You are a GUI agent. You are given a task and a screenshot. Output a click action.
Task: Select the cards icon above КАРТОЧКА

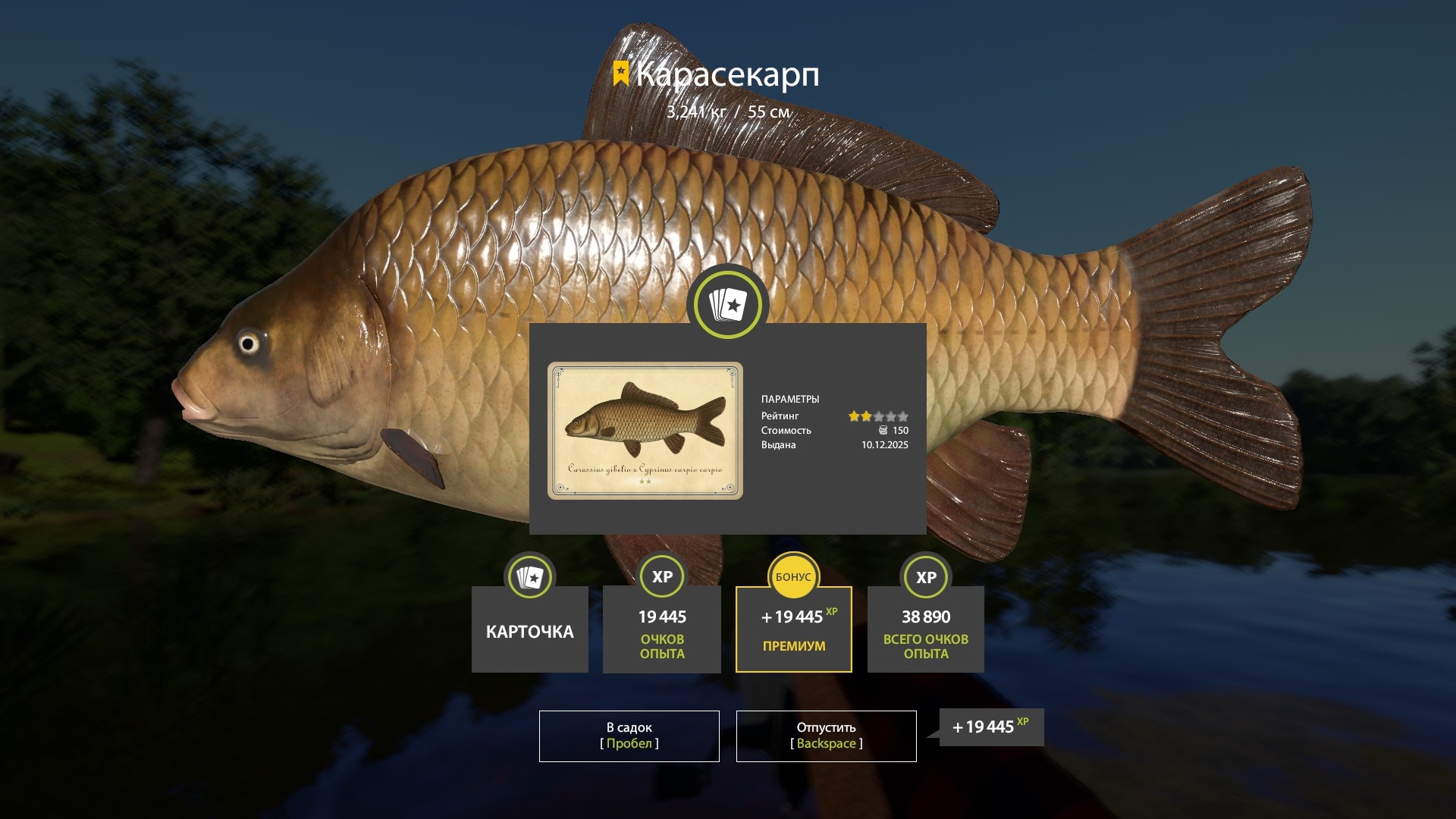[529, 577]
